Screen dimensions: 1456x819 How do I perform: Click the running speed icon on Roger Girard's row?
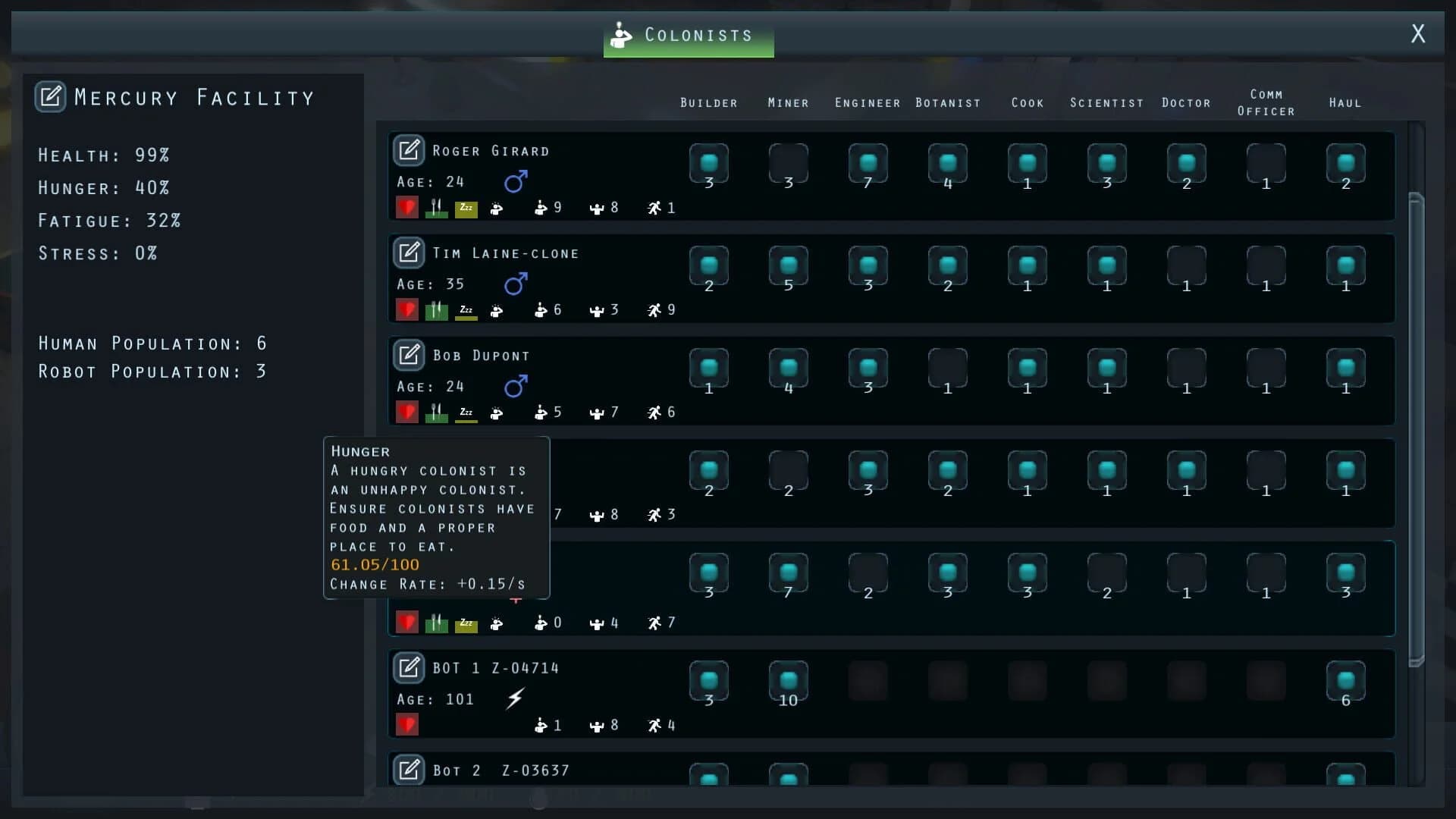click(x=653, y=208)
